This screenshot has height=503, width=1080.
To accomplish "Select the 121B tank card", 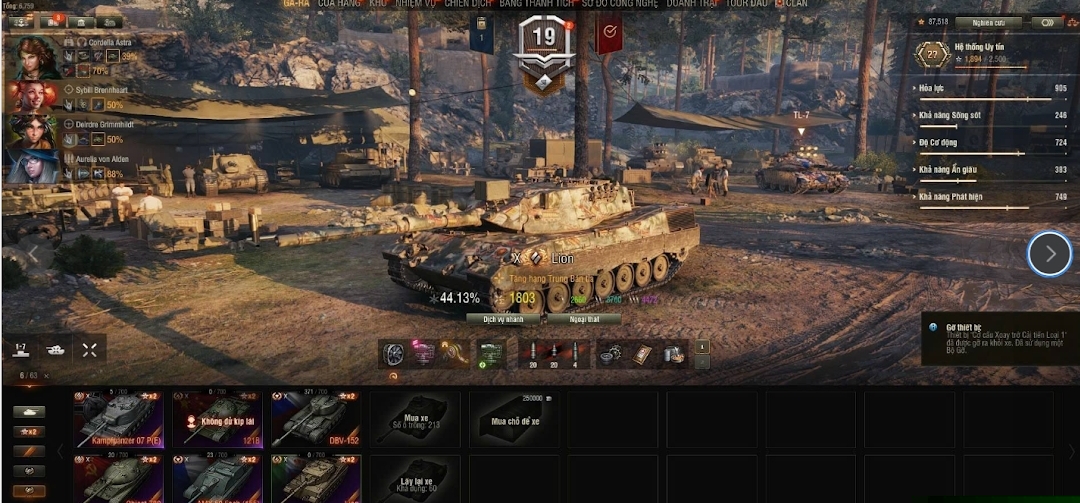I will pos(216,419).
